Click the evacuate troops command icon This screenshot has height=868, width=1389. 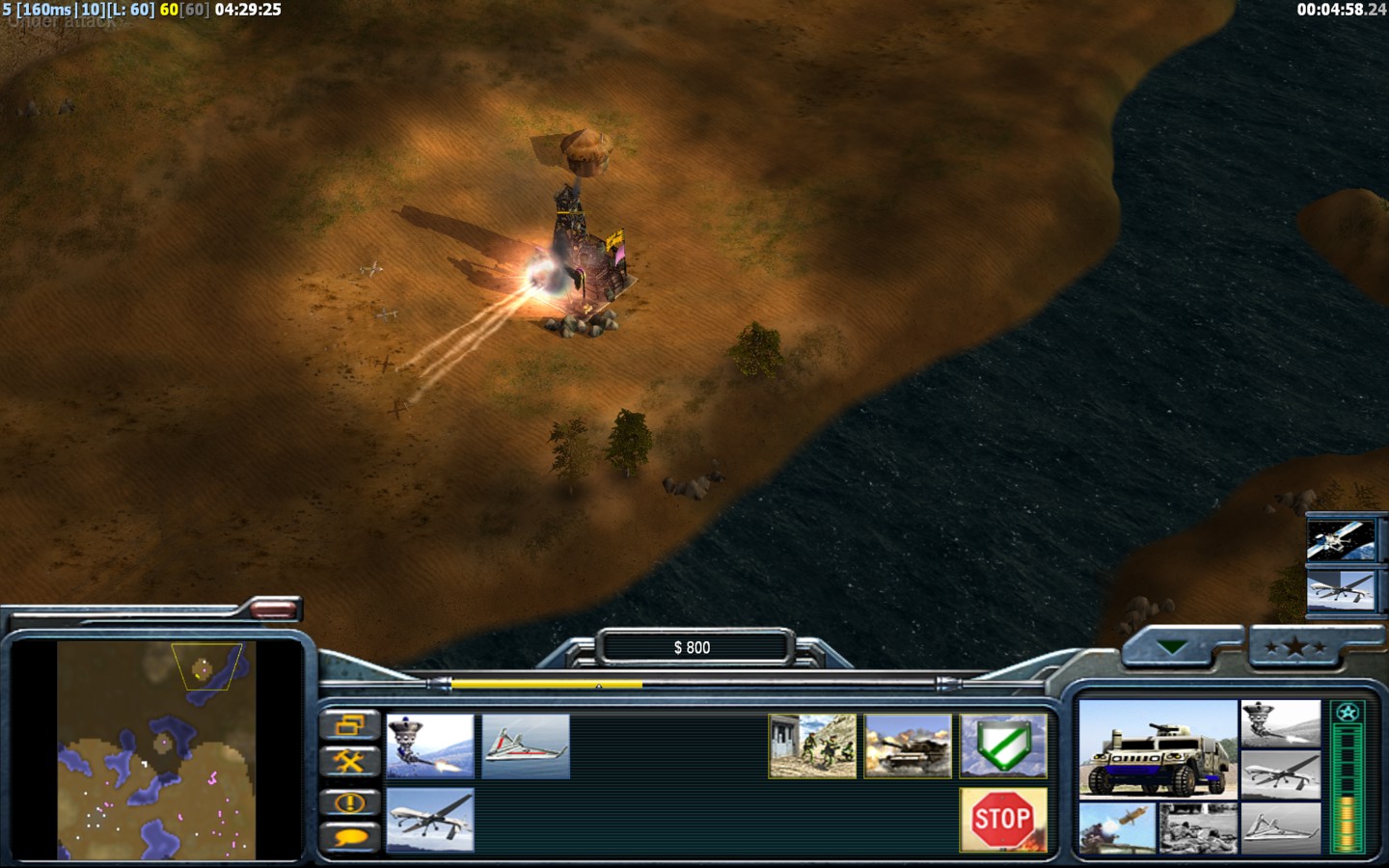coord(812,746)
